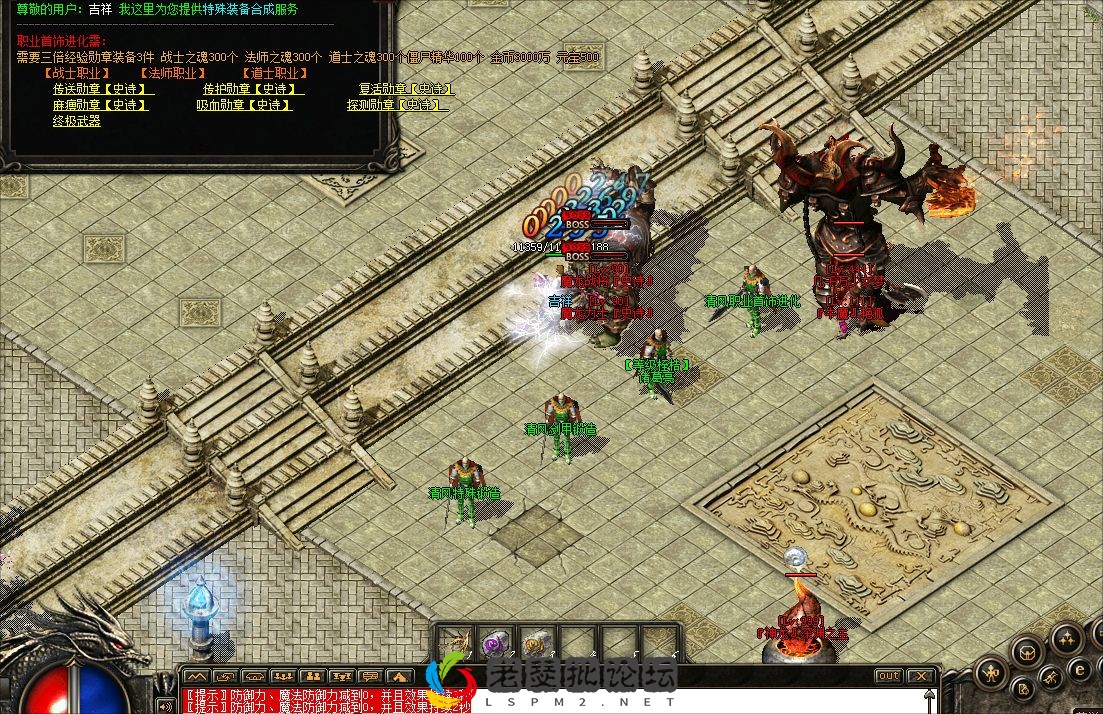
Task: Use the first belt slot item
Action: (x=456, y=643)
